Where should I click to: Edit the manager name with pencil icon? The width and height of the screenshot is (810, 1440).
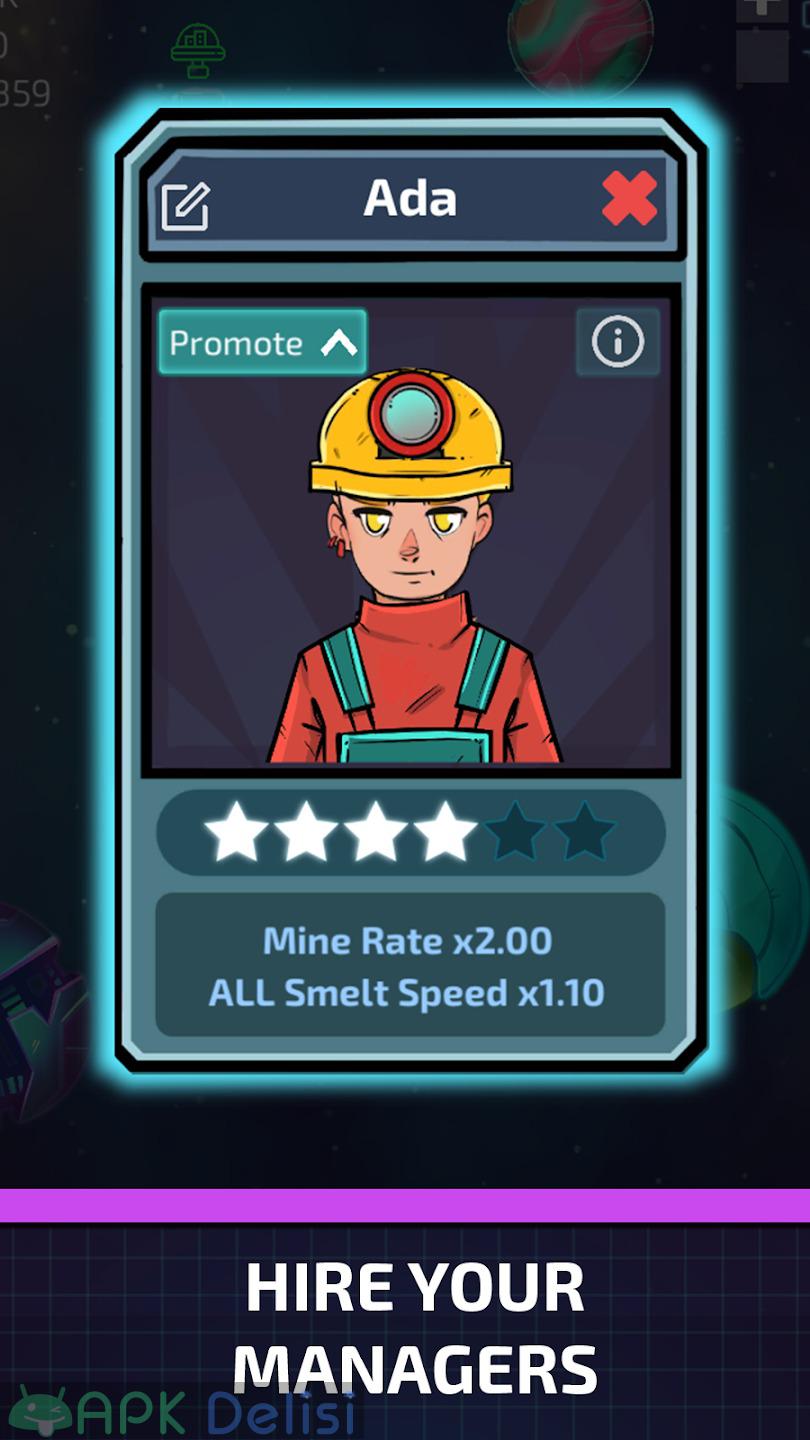pyautogui.click(x=186, y=206)
